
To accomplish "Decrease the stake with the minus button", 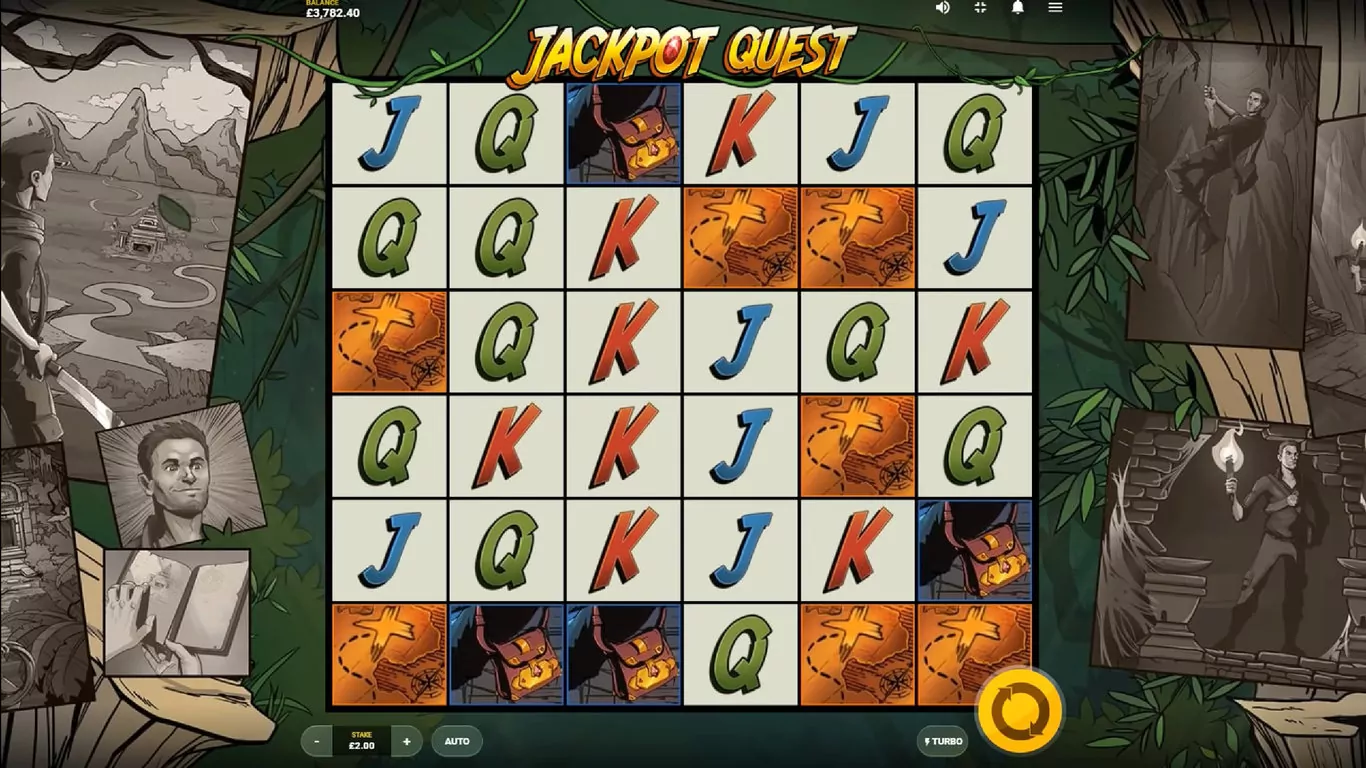I will pyautogui.click(x=317, y=741).
